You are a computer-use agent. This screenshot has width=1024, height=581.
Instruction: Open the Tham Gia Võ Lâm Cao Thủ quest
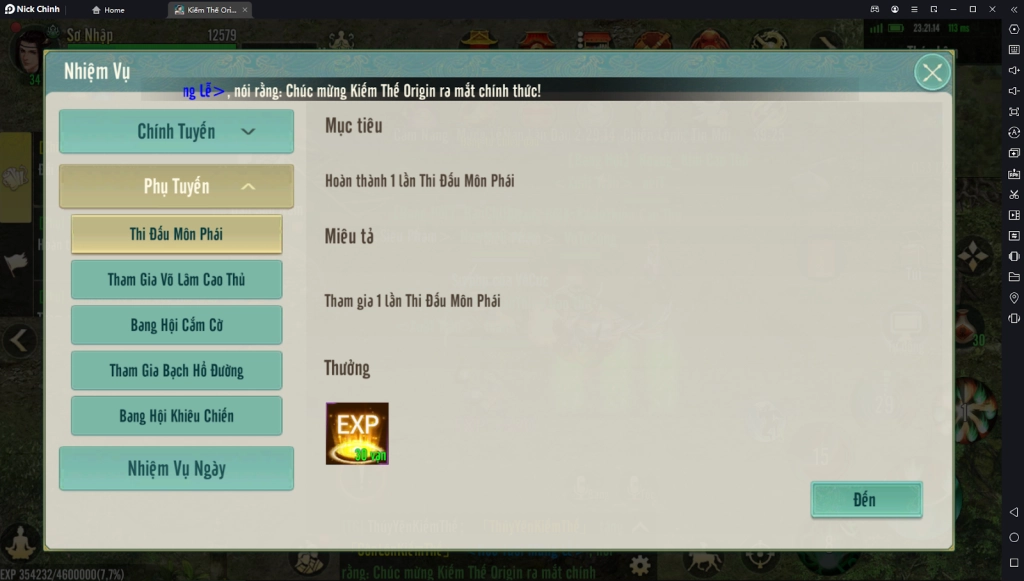(x=176, y=280)
